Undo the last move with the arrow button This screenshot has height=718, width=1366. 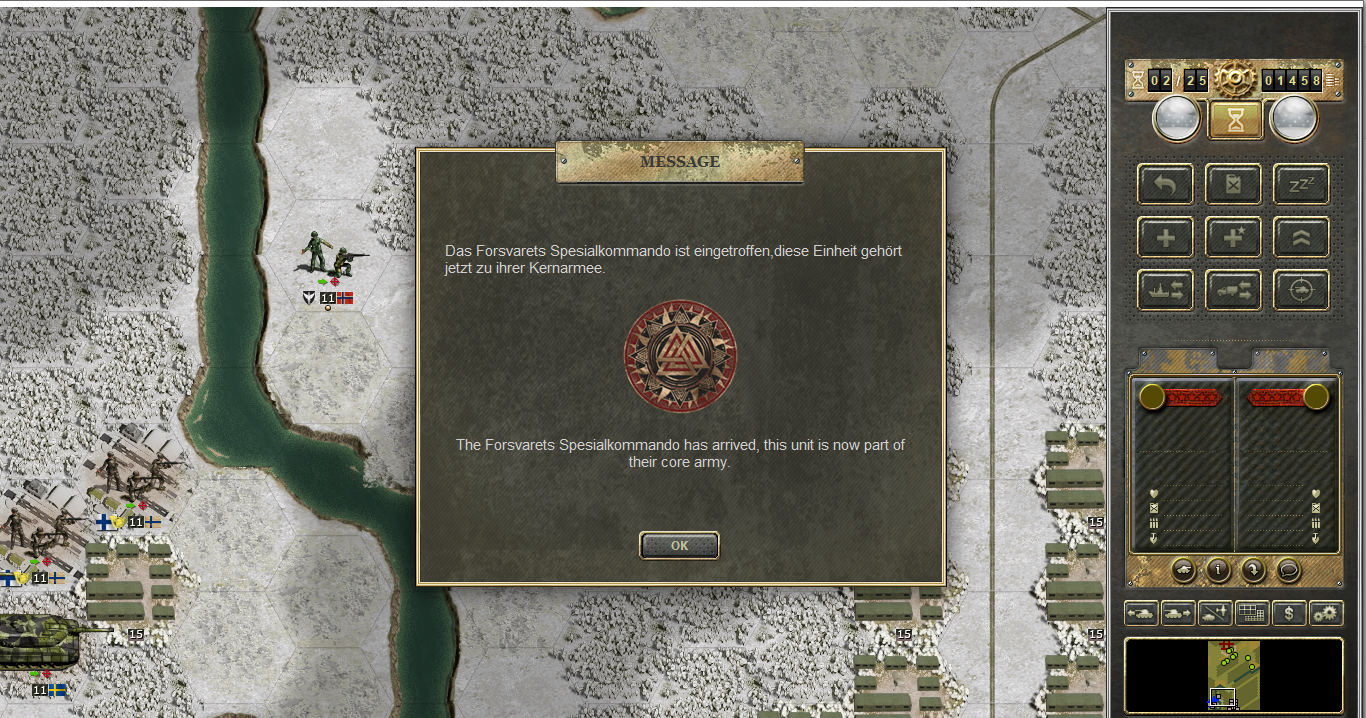pos(1165,184)
